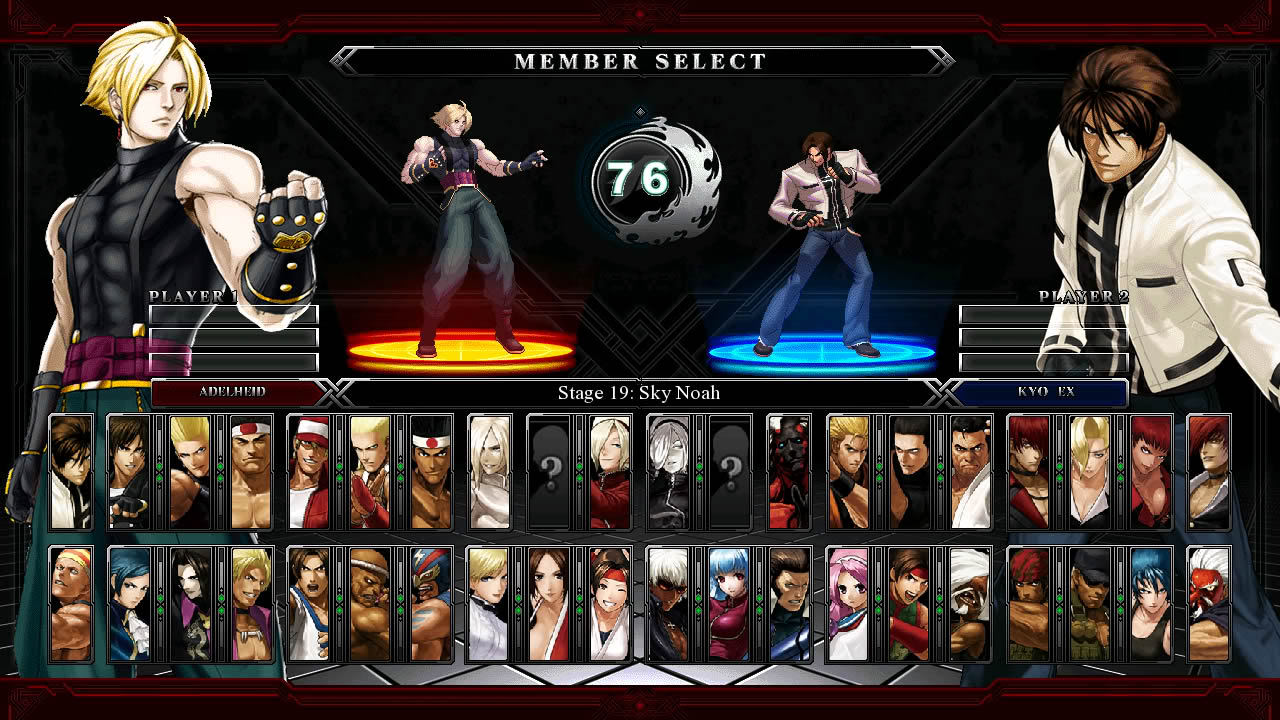This screenshot has height=720, width=1280.
Task: Pick Ryo in the orange gi
Action: click(x=849, y=472)
